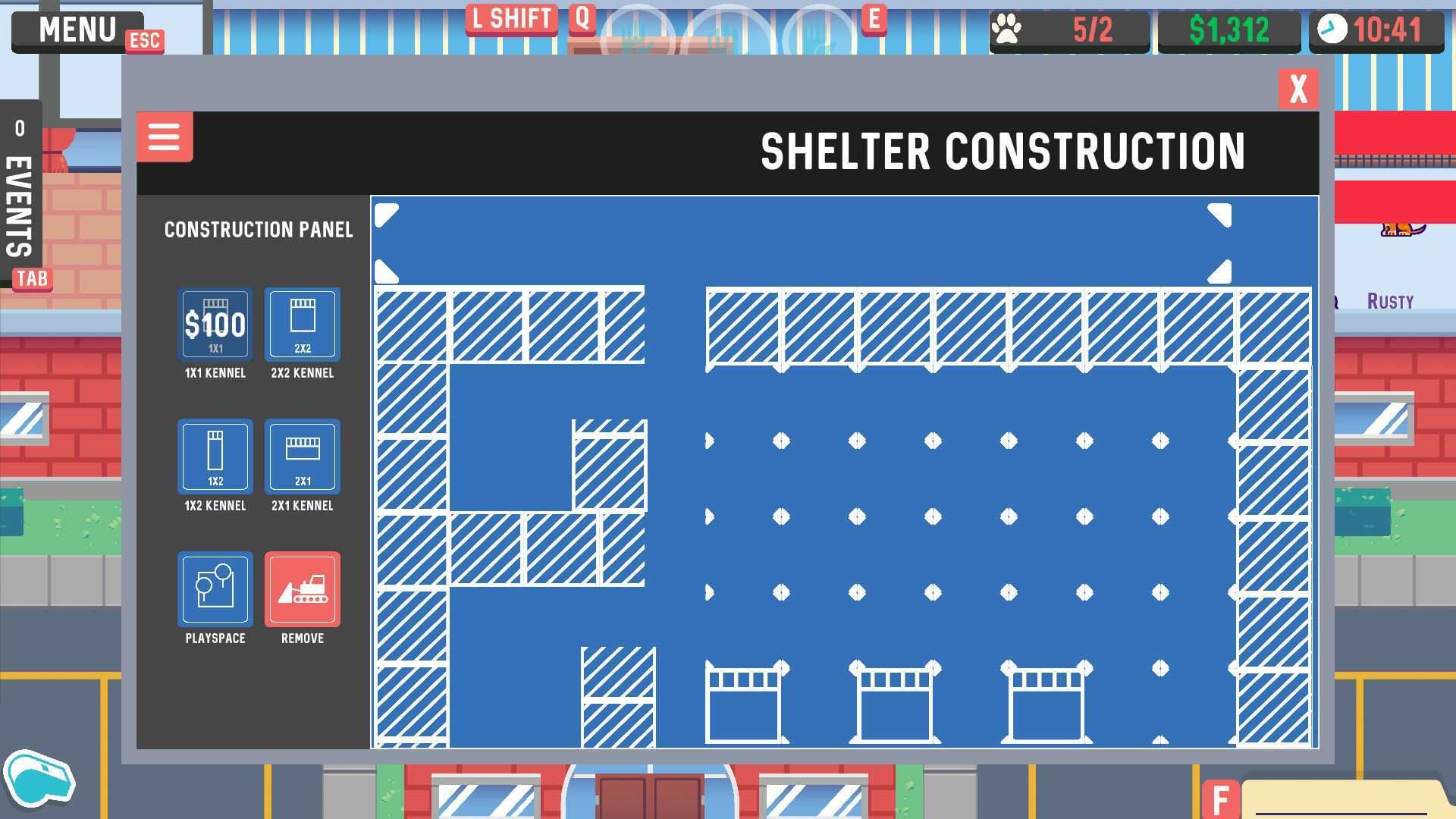Pick the 2X1 Kennel option
The width and height of the screenshot is (1456, 819).
click(302, 457)
